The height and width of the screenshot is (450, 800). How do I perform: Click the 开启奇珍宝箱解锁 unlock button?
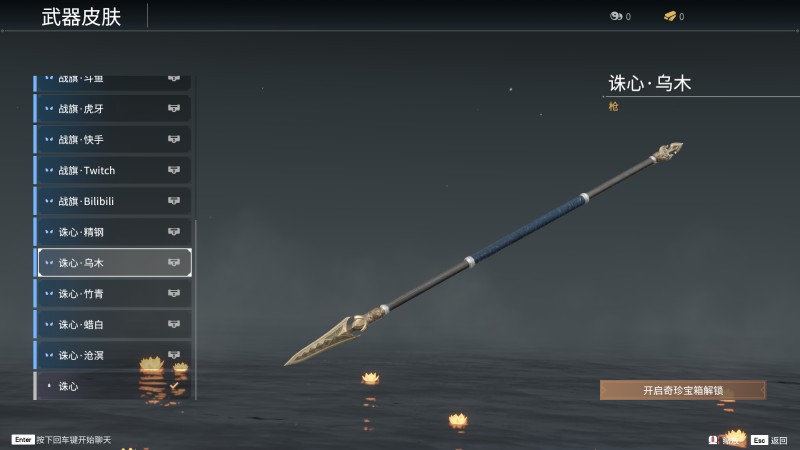click(682, 391)
